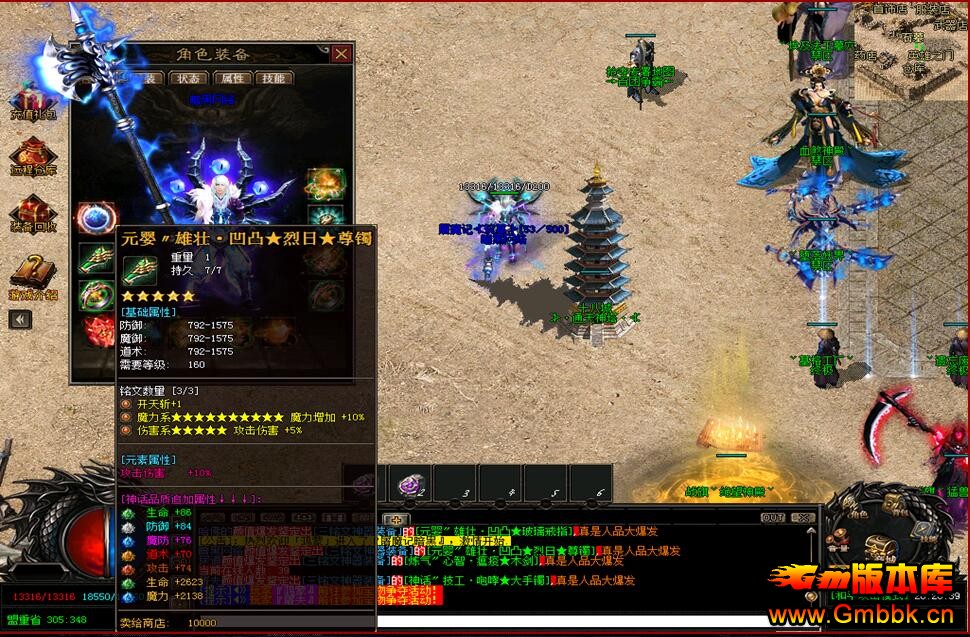Viewport: 970px width, 637px height.
Task: Select the red flower equipment slot
Action: (97, 331)
